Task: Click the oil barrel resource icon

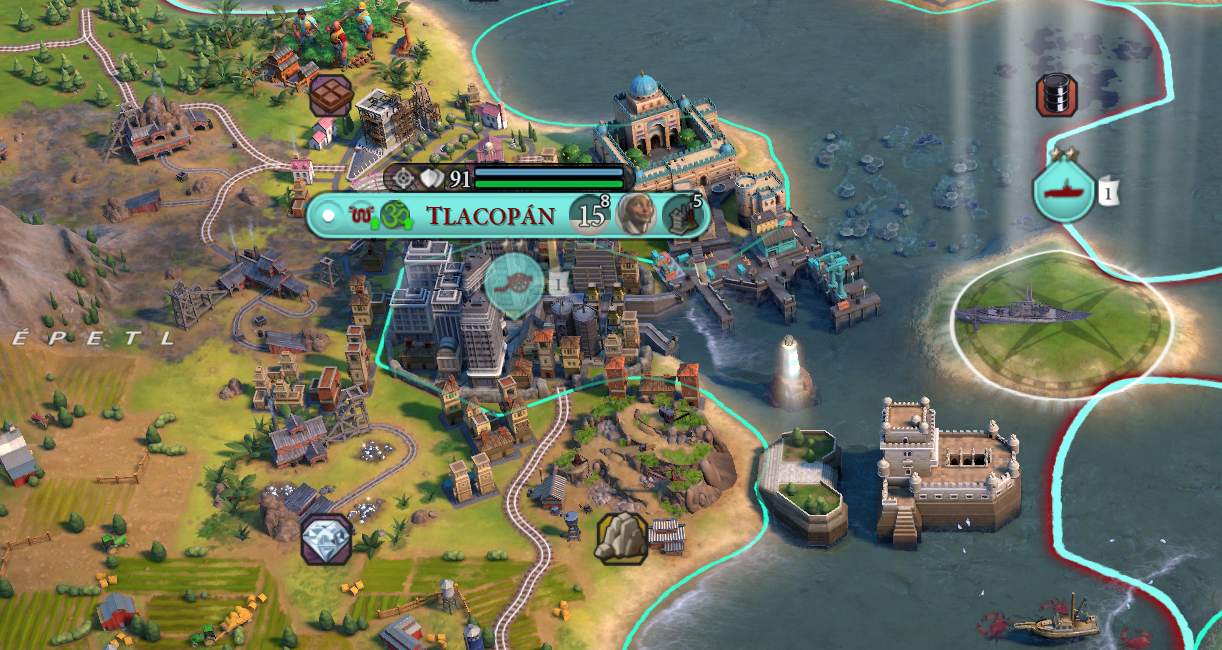Action: tap(1057, 95)
